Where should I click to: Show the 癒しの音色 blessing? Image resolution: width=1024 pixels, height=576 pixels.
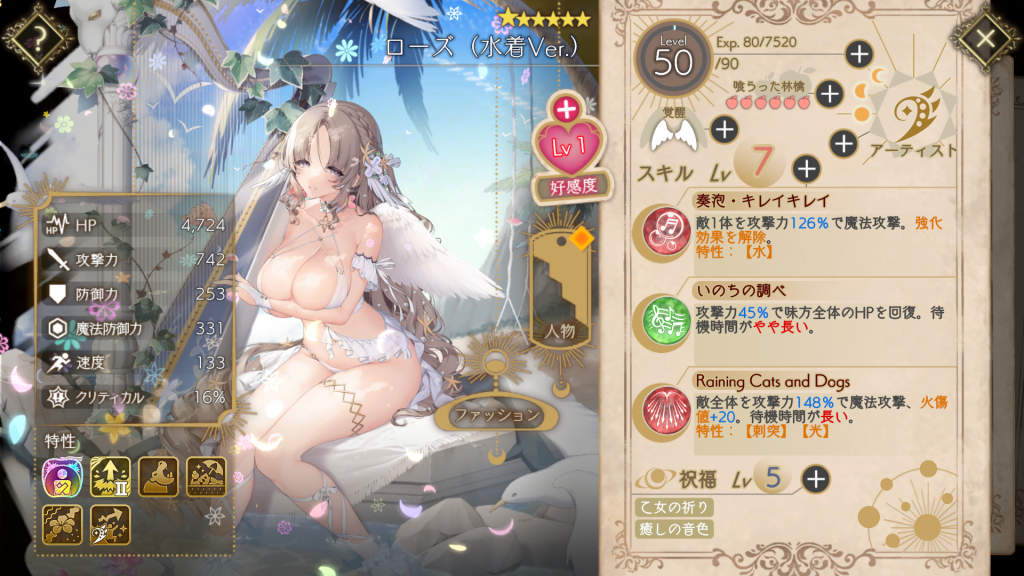[x=674, y=529]
